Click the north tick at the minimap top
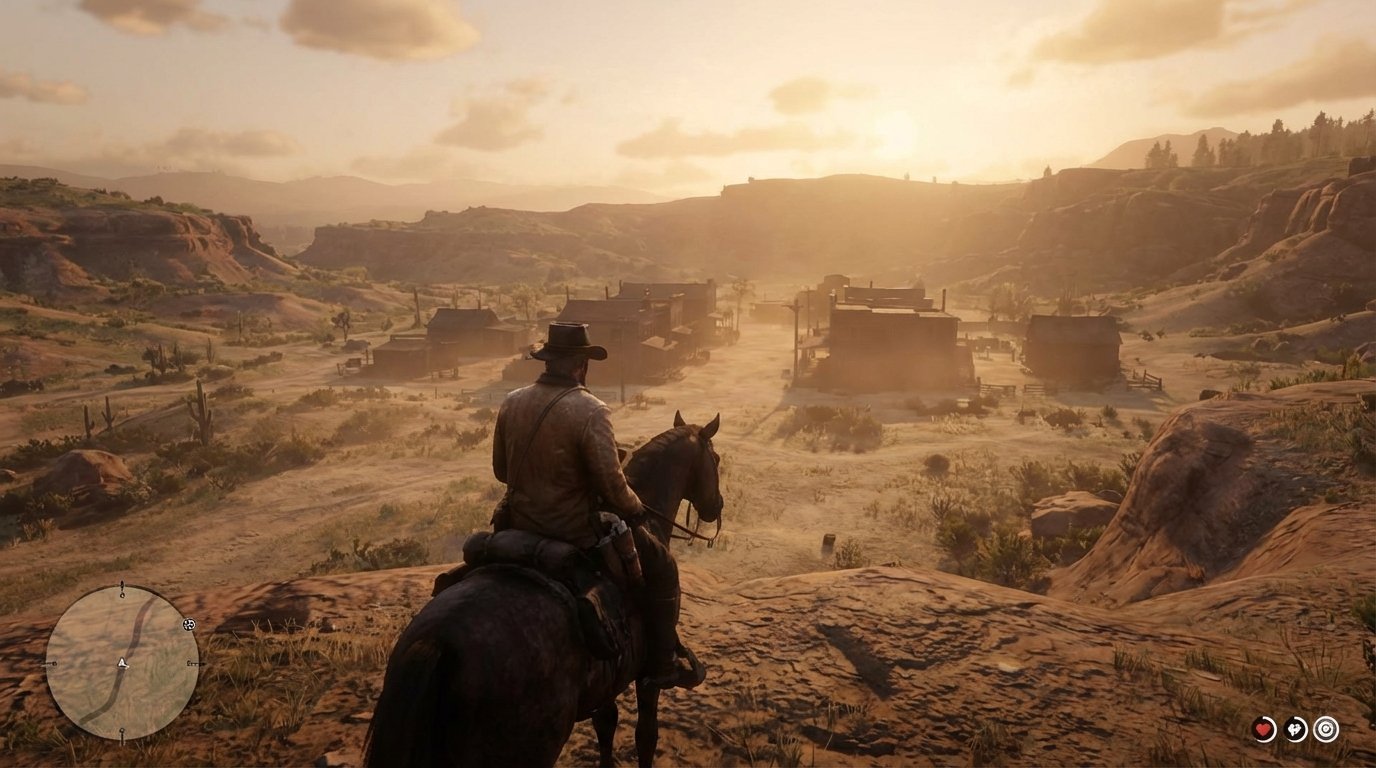Image resolution: width=1376 pixels, height=768 pixels. click(122, 589)
